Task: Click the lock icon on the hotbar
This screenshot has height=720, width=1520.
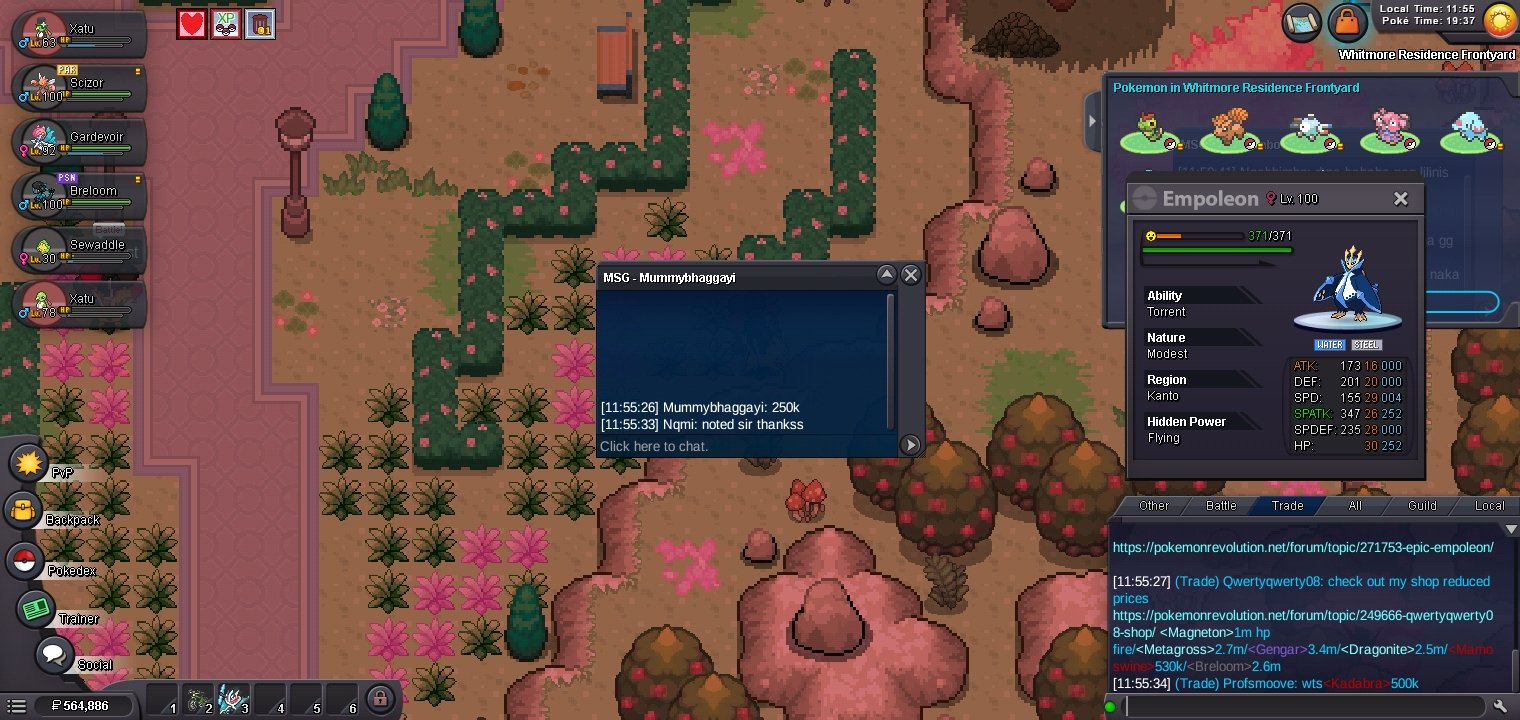Action: coord(379,698)
